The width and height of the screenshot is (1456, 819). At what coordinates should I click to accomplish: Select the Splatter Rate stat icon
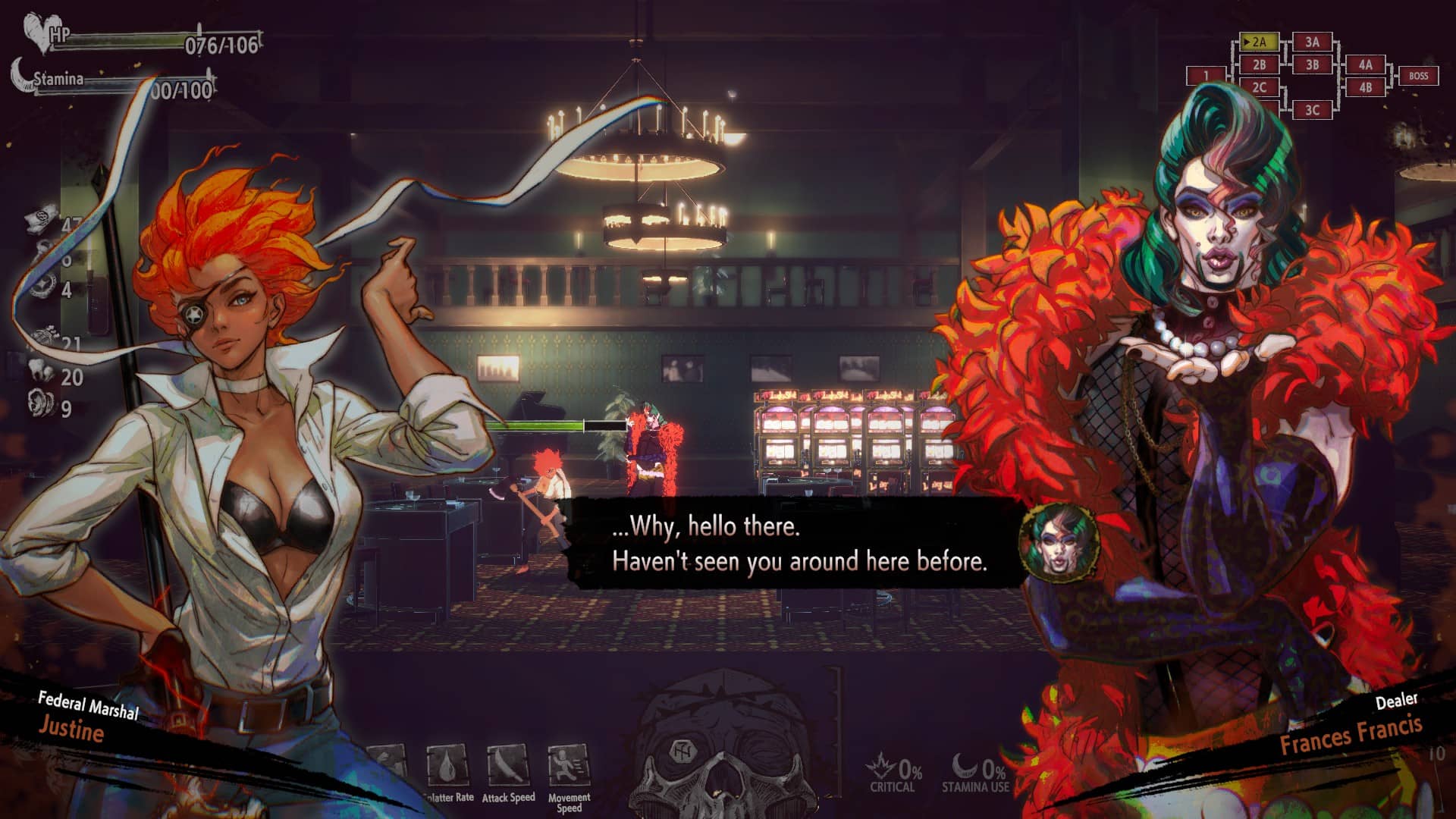446,766
